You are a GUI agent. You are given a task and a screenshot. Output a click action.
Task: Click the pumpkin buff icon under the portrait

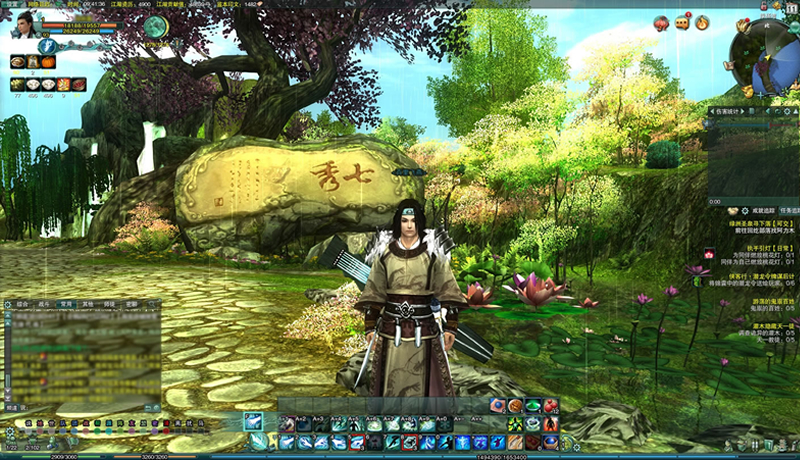[x=47, y=62]
